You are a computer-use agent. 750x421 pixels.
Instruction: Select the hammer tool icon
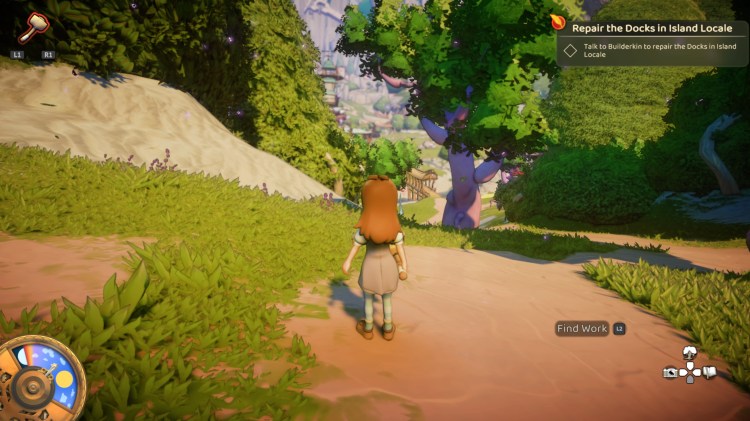tap(33, 27)
